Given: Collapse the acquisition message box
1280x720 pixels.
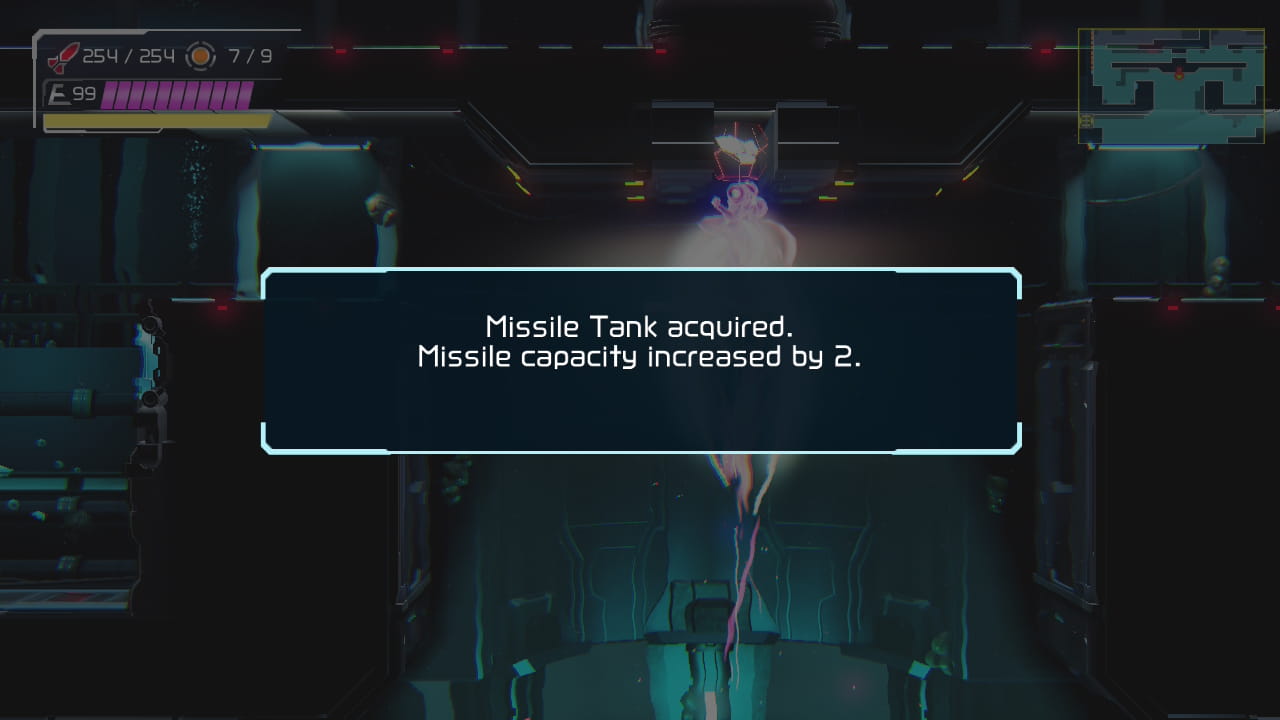Looking at the screenshot, I should tap(640, 360).
